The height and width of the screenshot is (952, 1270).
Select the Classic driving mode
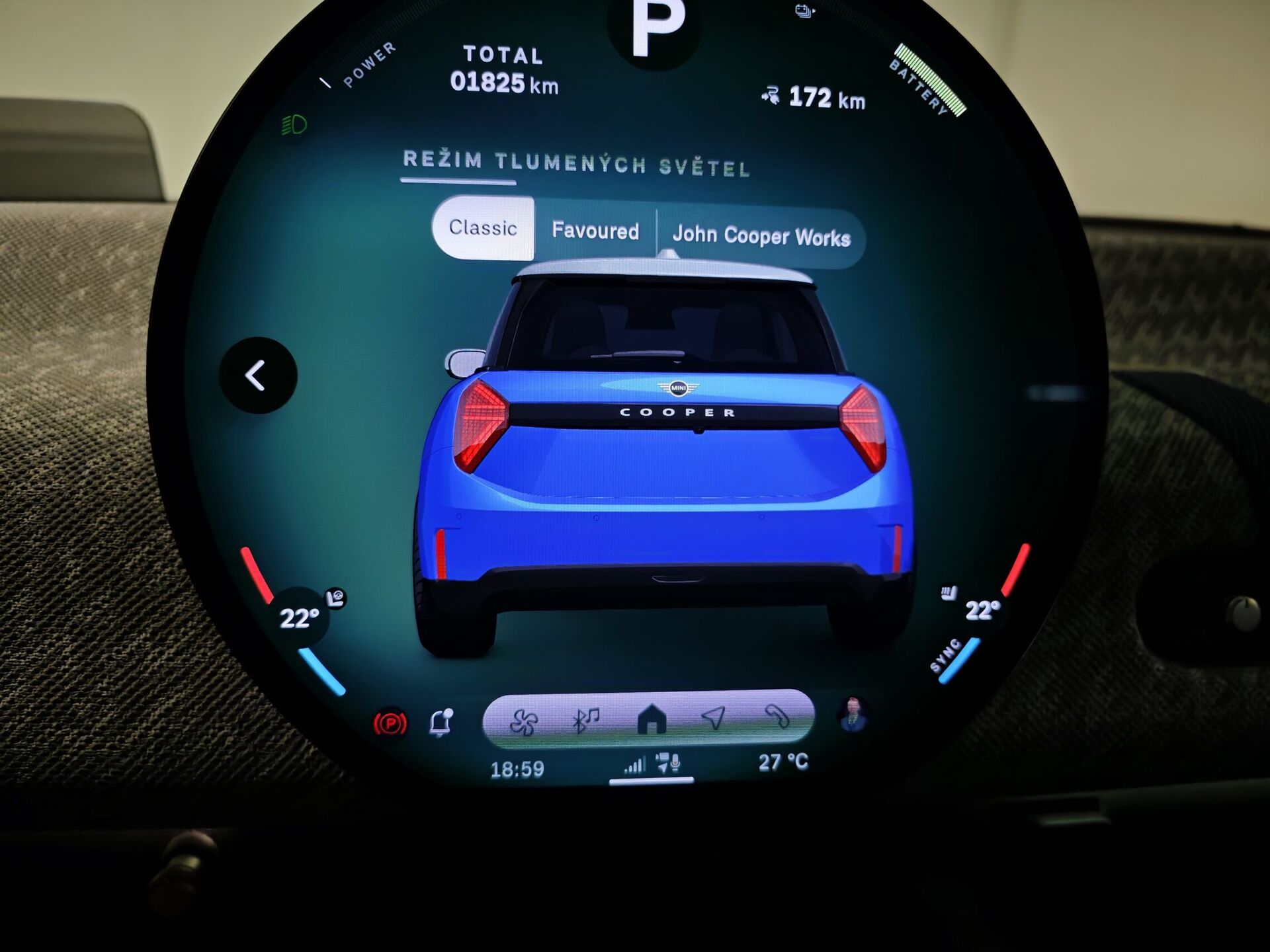click(x=482, y=229)
